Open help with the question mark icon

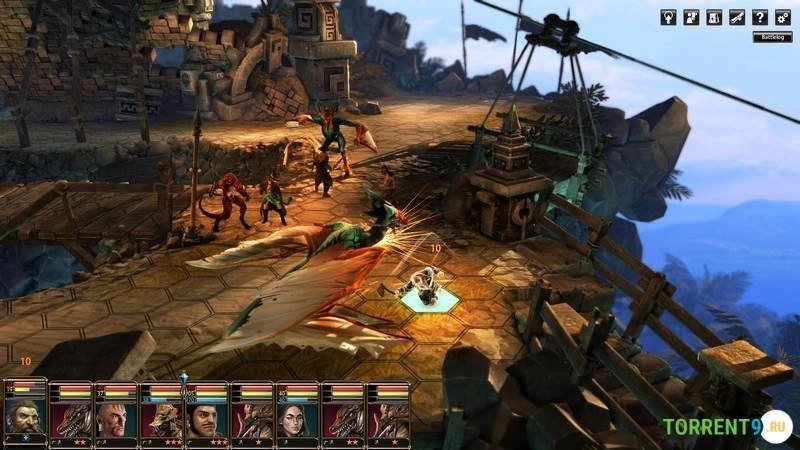click(x=761, y=17)
